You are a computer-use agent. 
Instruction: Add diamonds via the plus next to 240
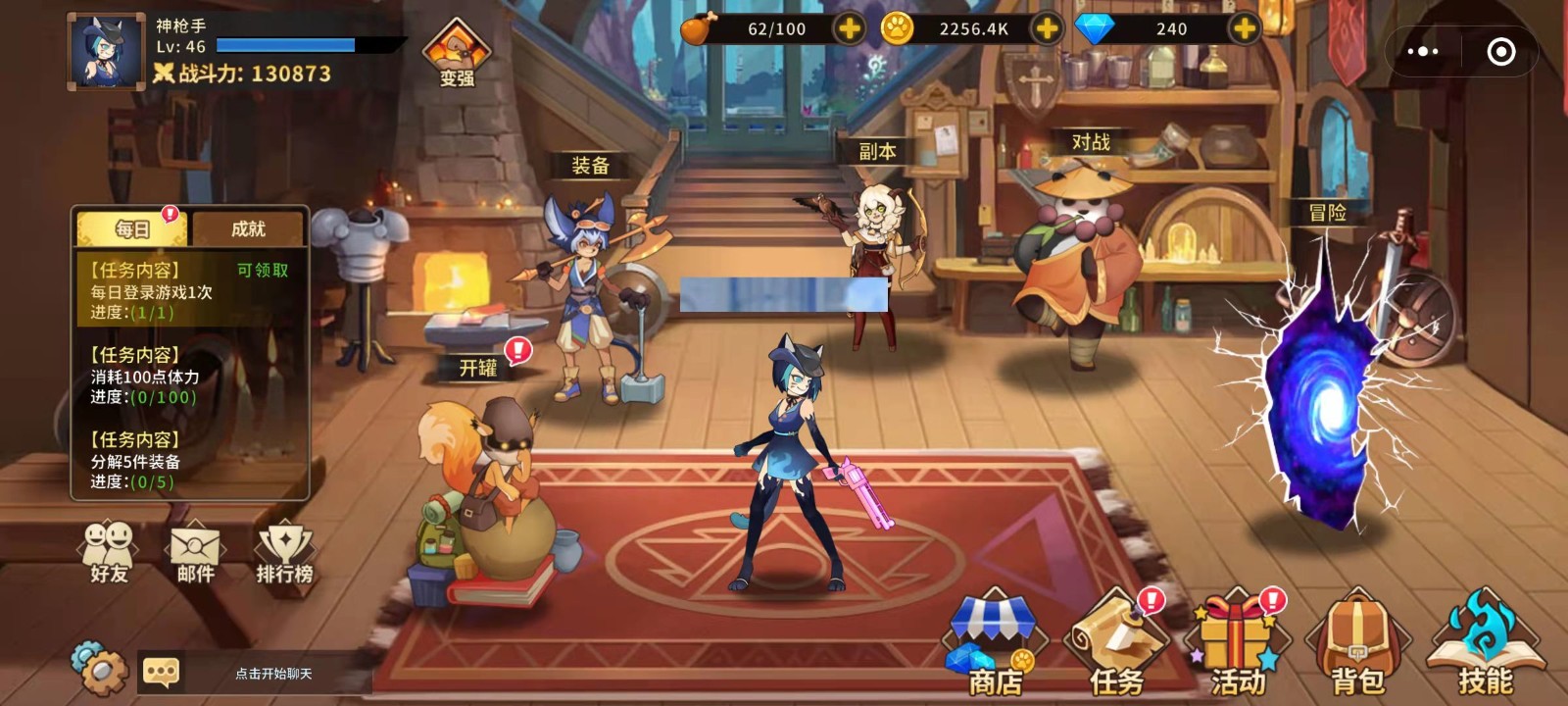click(x=1245, y=28)
